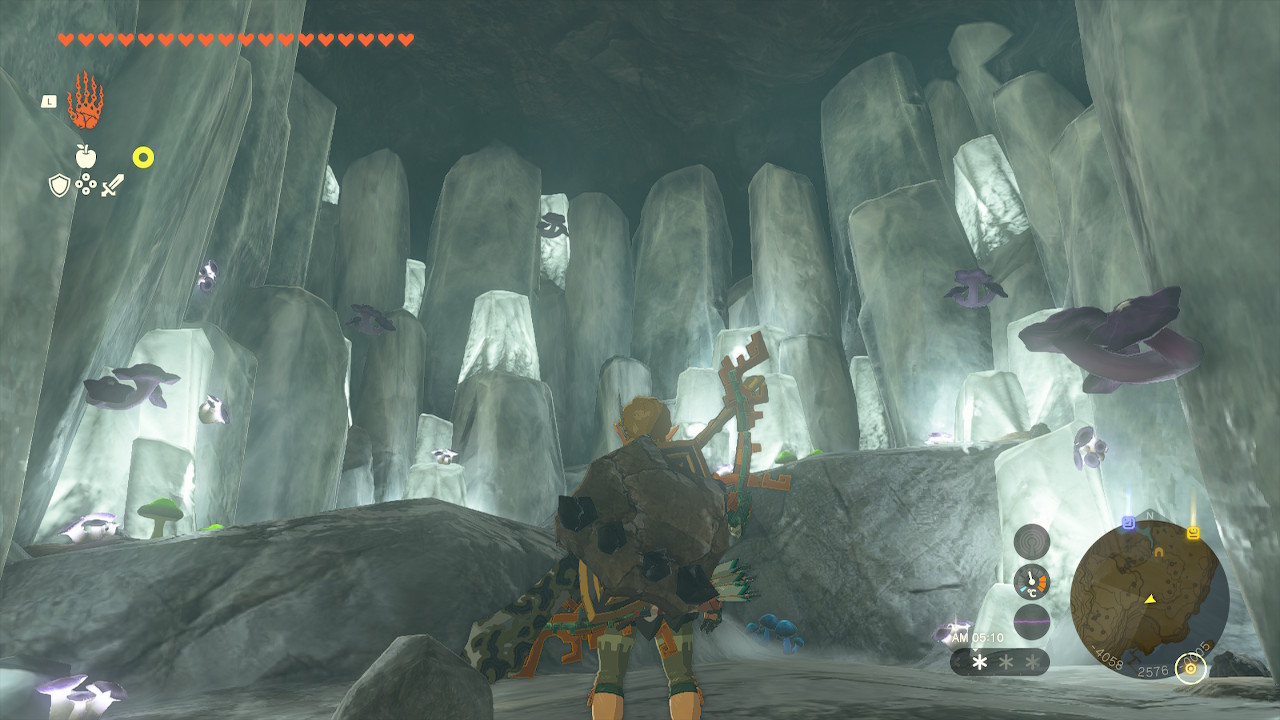This screenshot has width=1280, height=720.
Task: Choose the sword weapon quick-swap icon
Action: [x=112, y=185]
